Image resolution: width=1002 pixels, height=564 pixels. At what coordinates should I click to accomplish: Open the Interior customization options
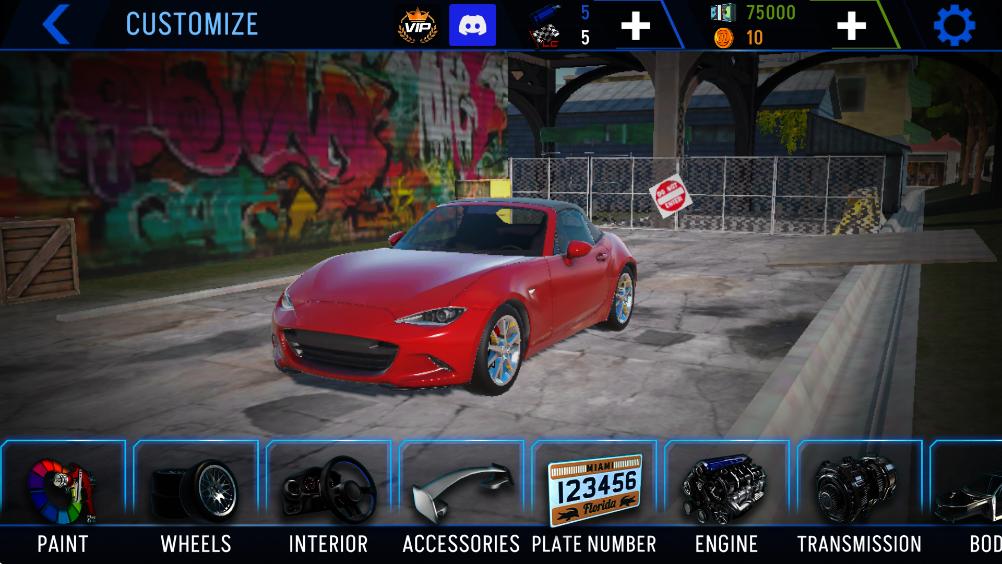328,493
